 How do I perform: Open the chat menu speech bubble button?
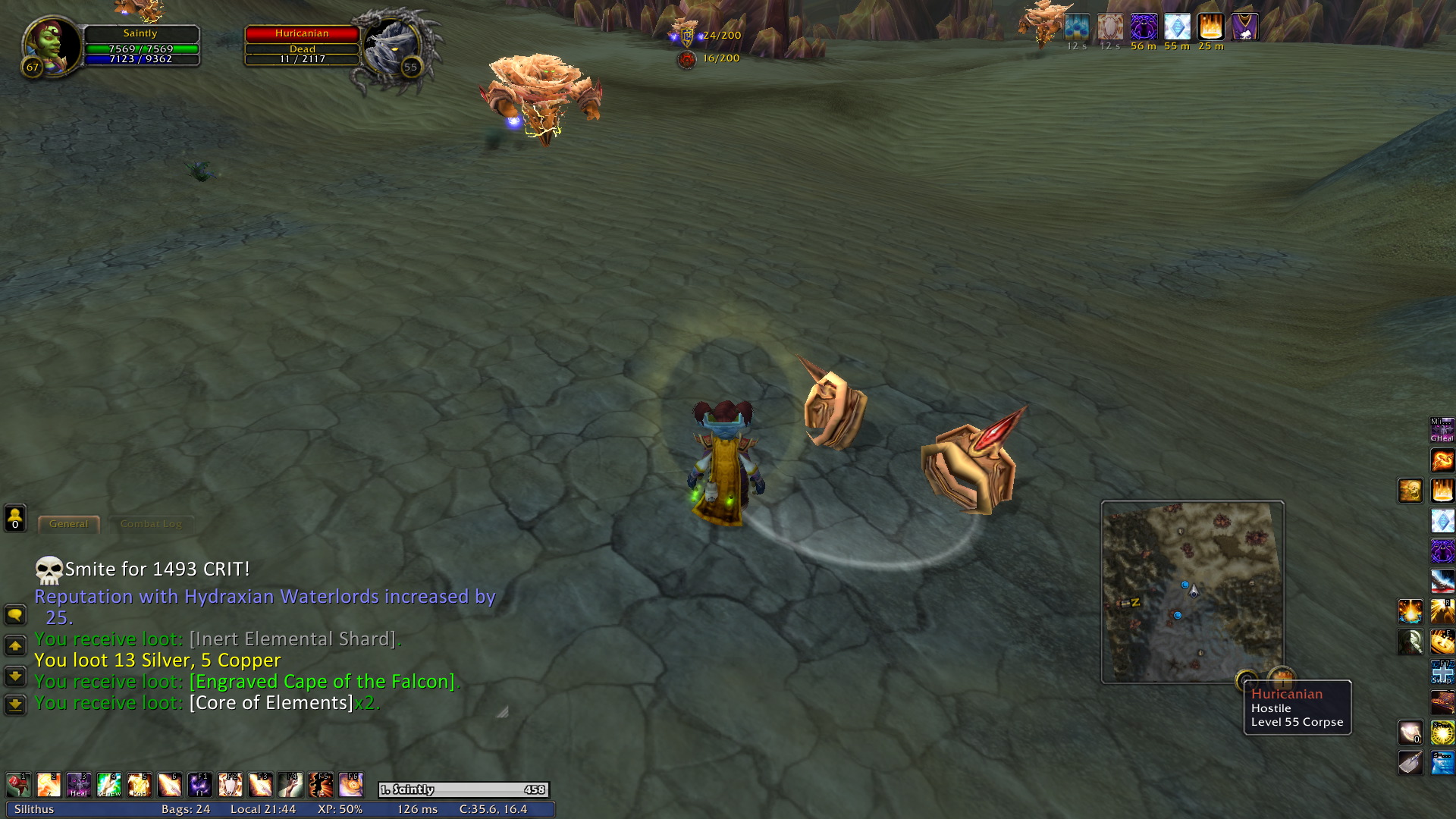(15, 615)
